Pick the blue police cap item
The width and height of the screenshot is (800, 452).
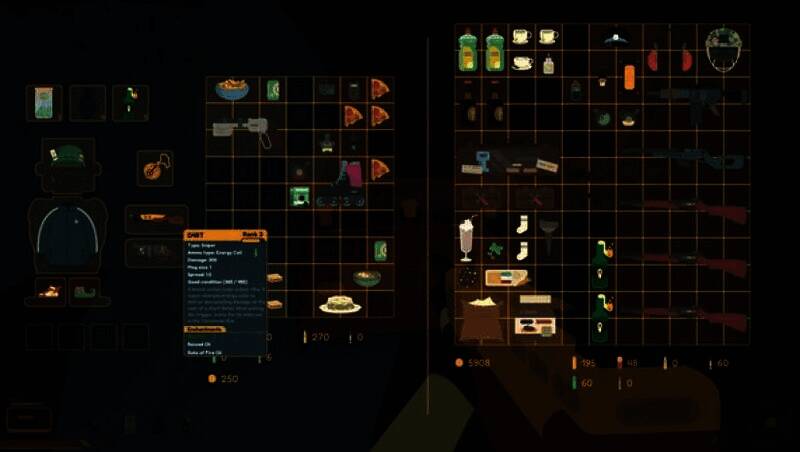pos(616,38)
